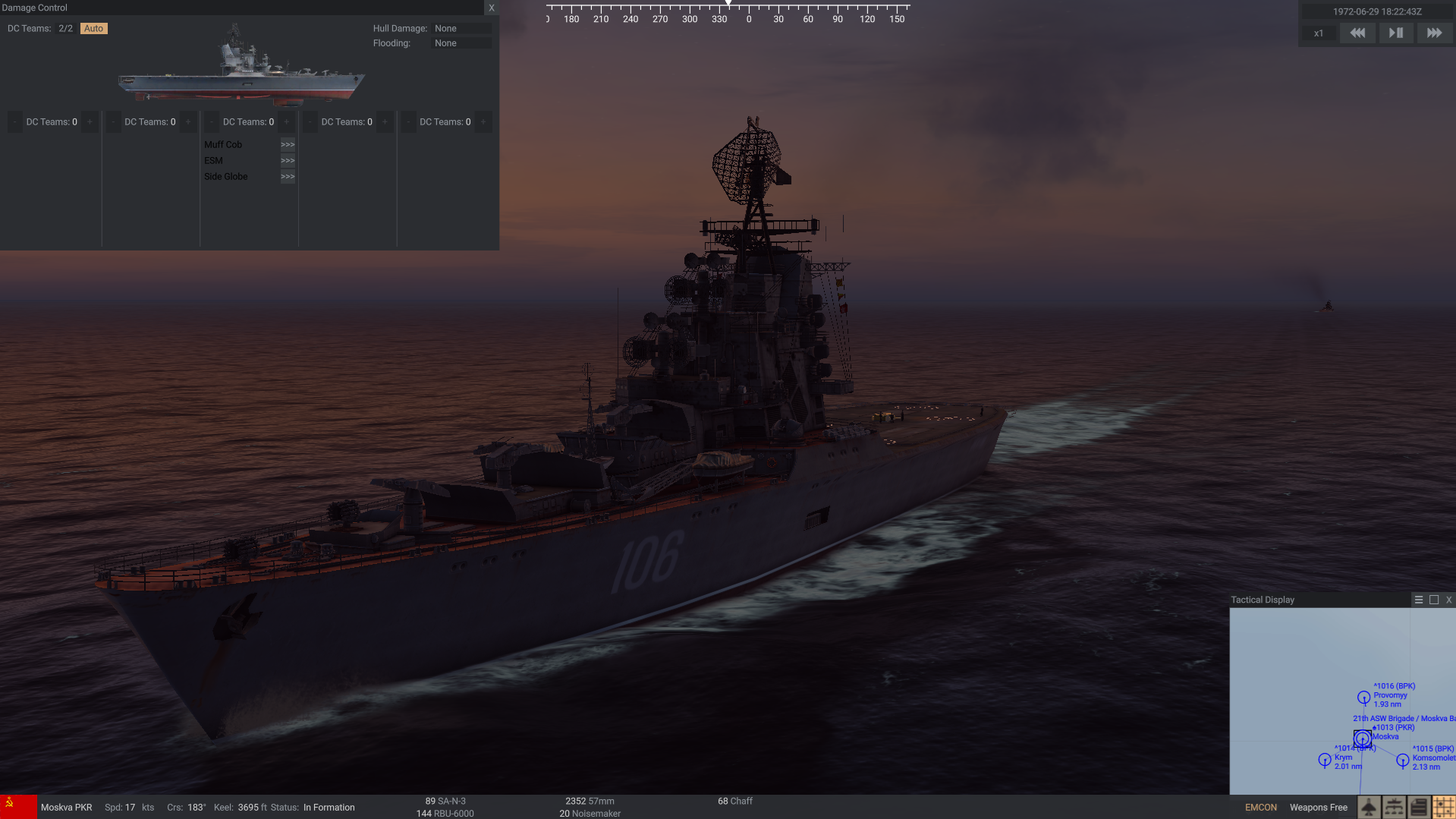The image size is (1456, 819).
Task: Close the Tactical Display window
Action: coord(1449,600)
